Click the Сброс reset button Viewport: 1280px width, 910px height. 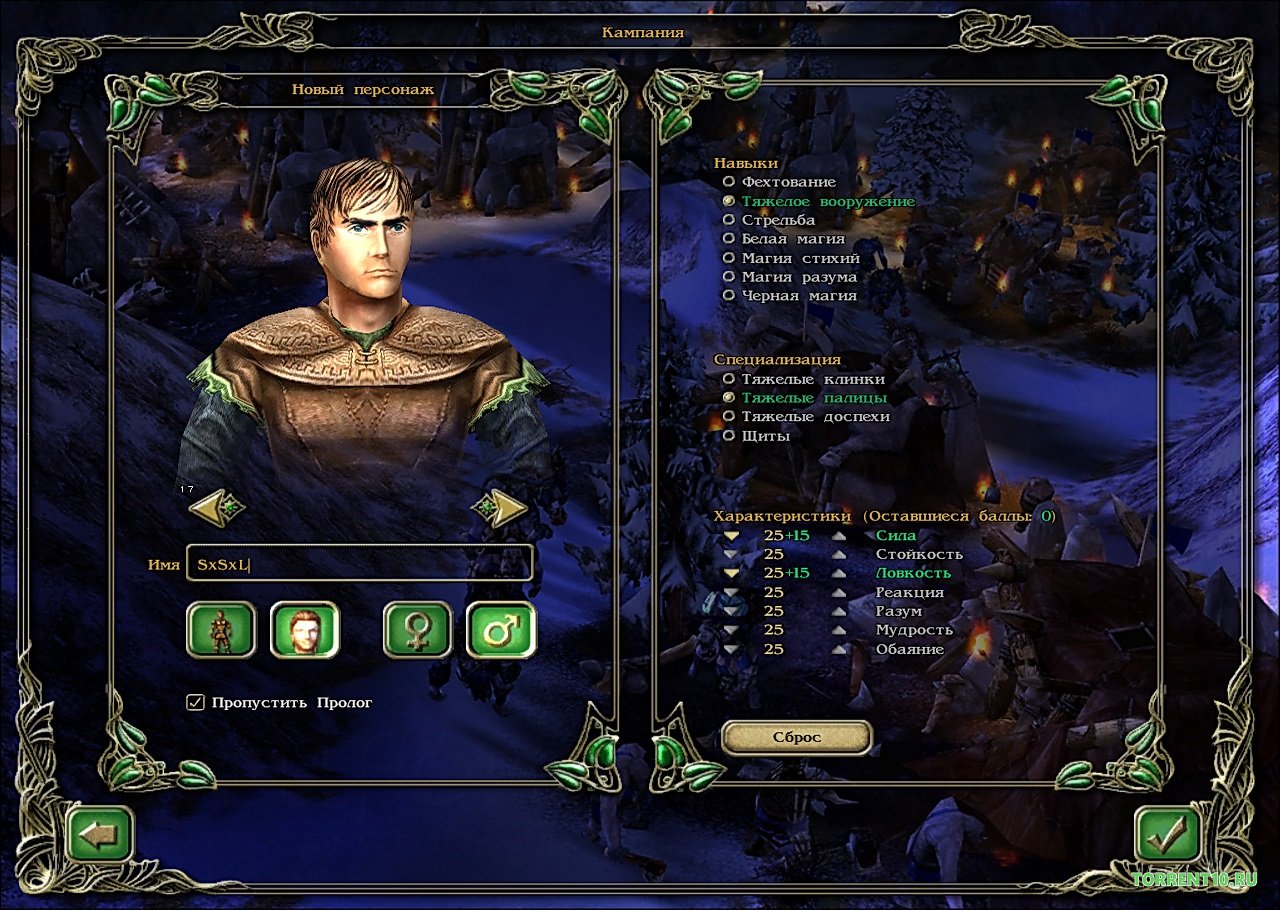tap(796, 737)
